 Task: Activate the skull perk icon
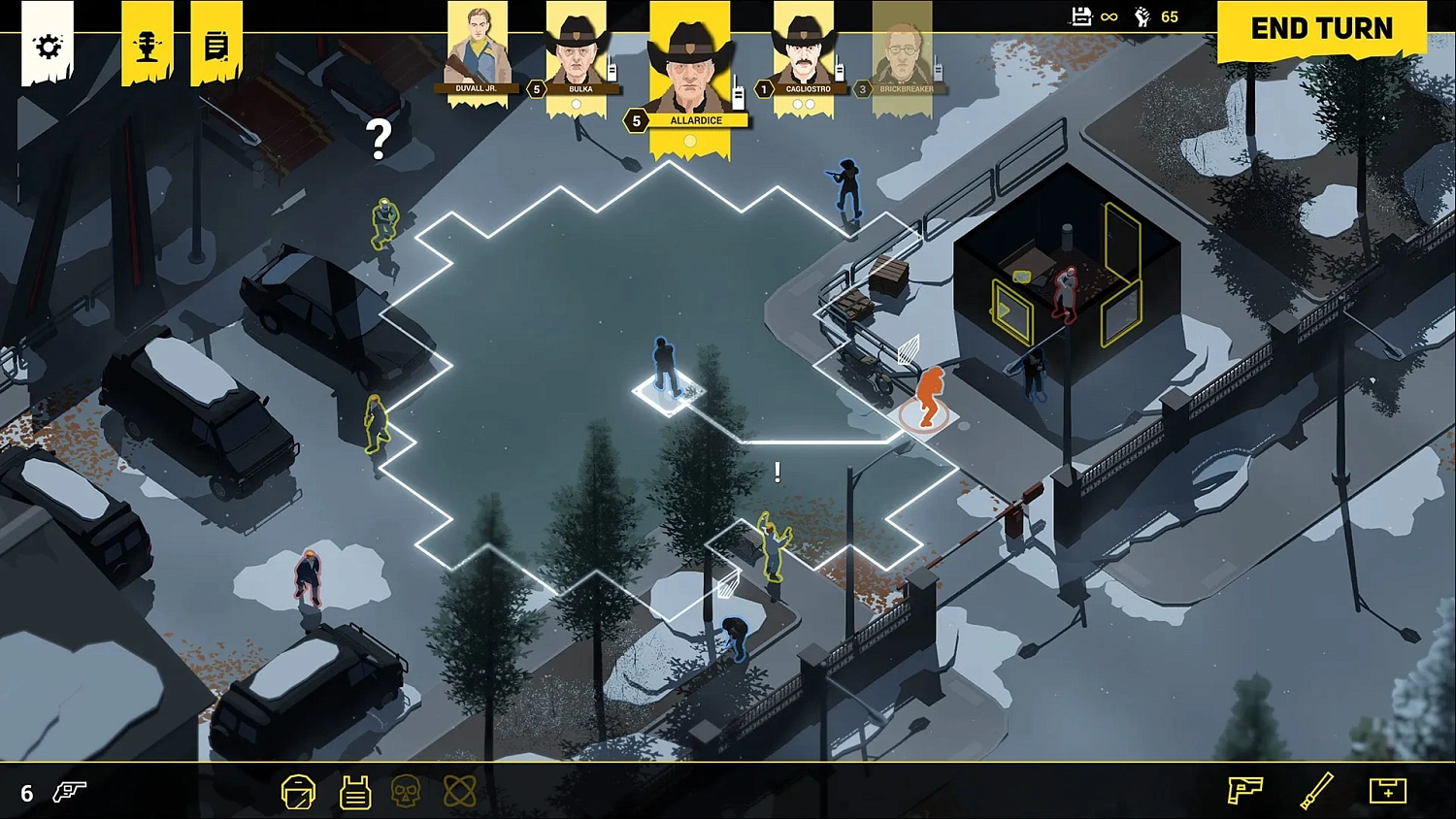point(406,792)
